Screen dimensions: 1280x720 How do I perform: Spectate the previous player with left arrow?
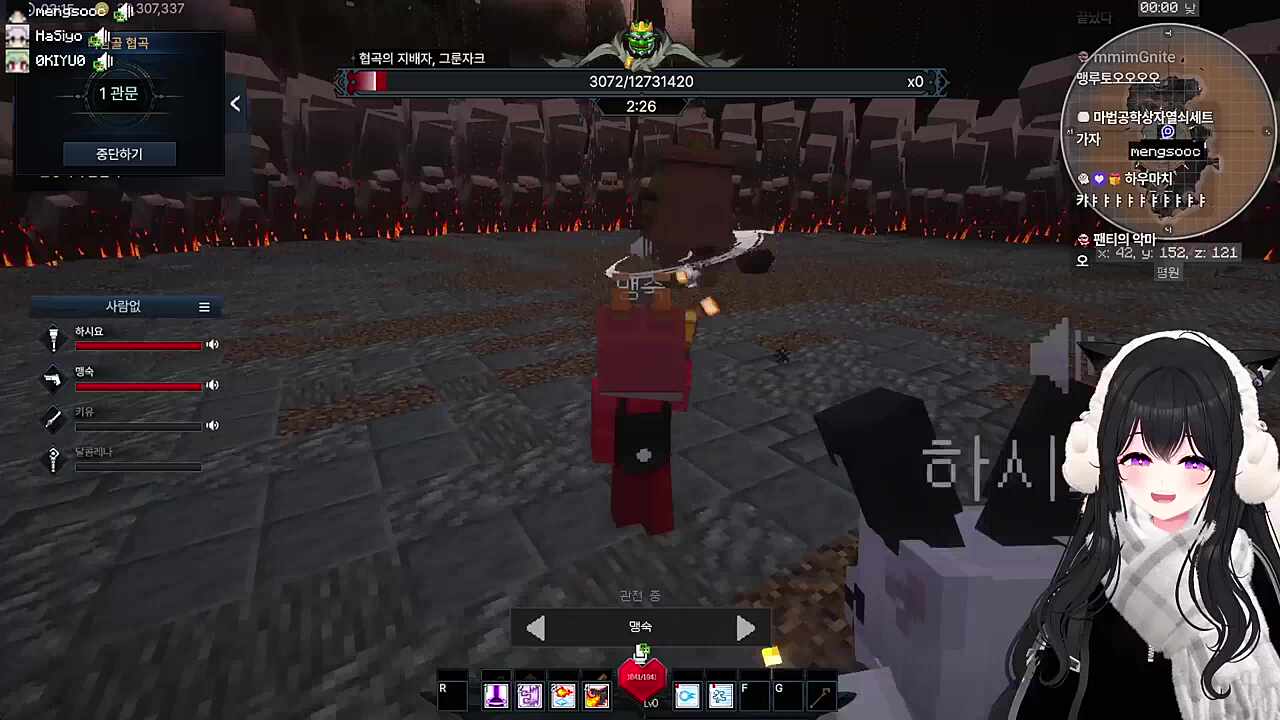click(x=535, y=628)
